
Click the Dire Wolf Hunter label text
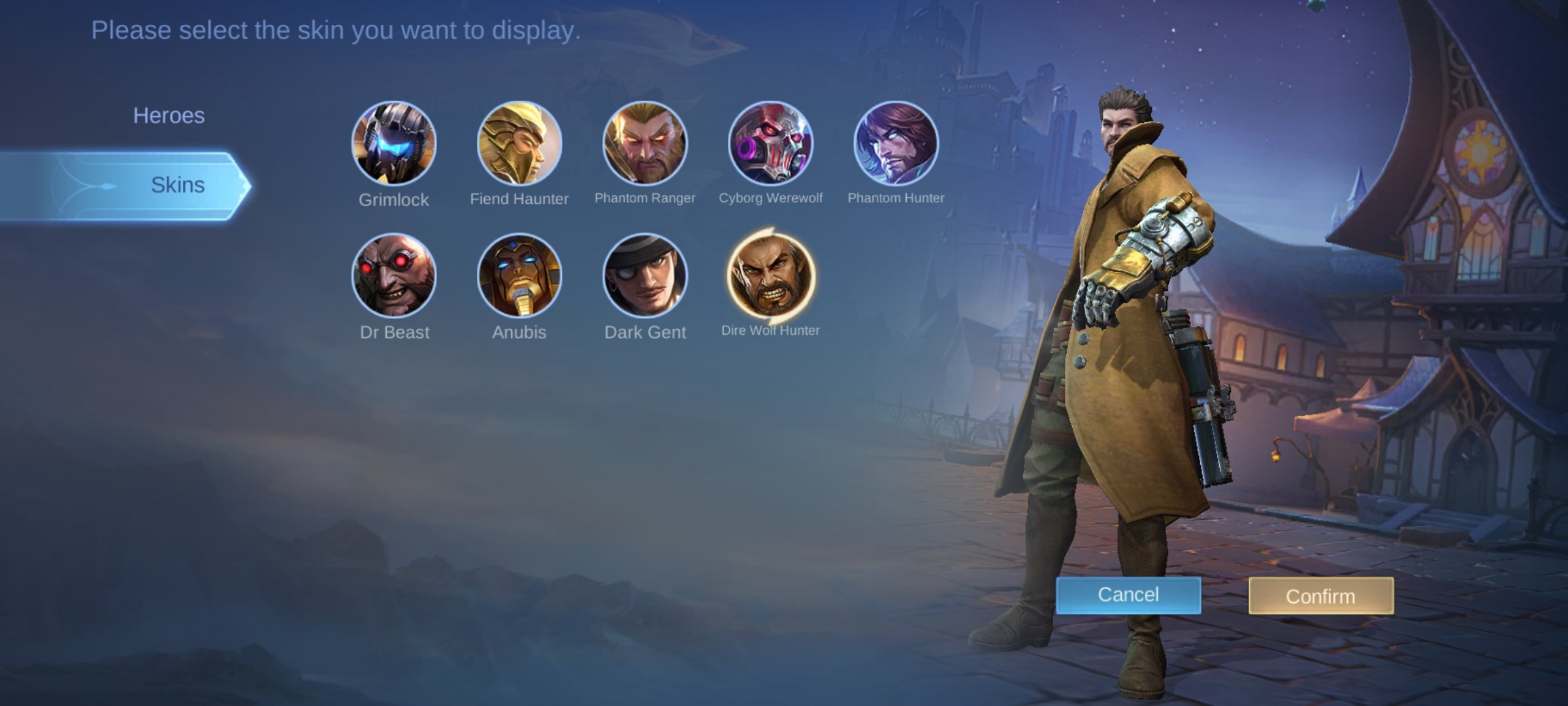pyautogui.click(x=772, y=331)
